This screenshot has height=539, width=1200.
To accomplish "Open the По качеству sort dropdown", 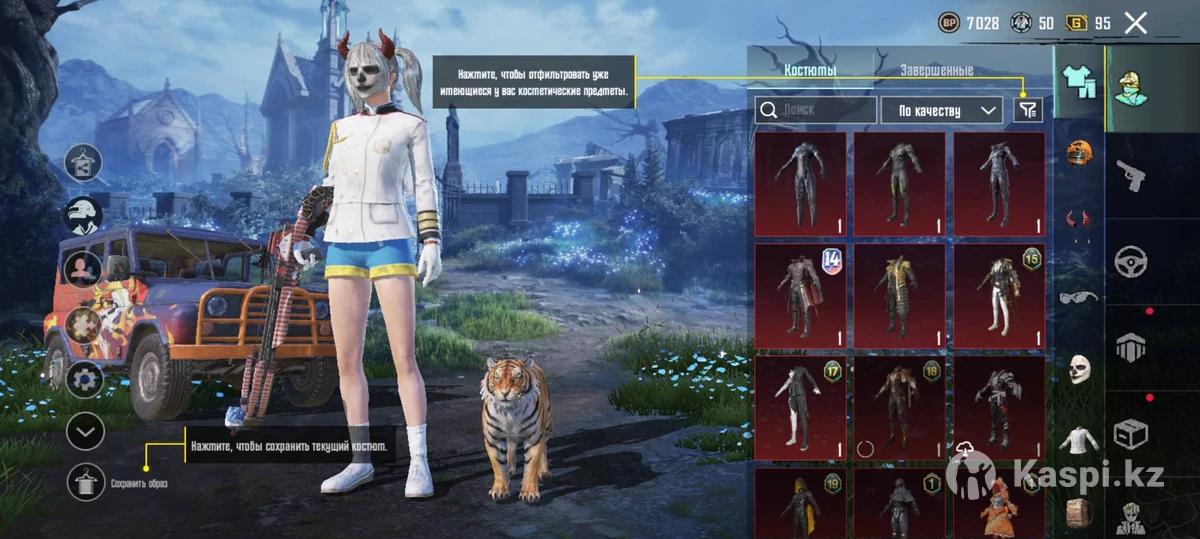I will click(941, 110).
